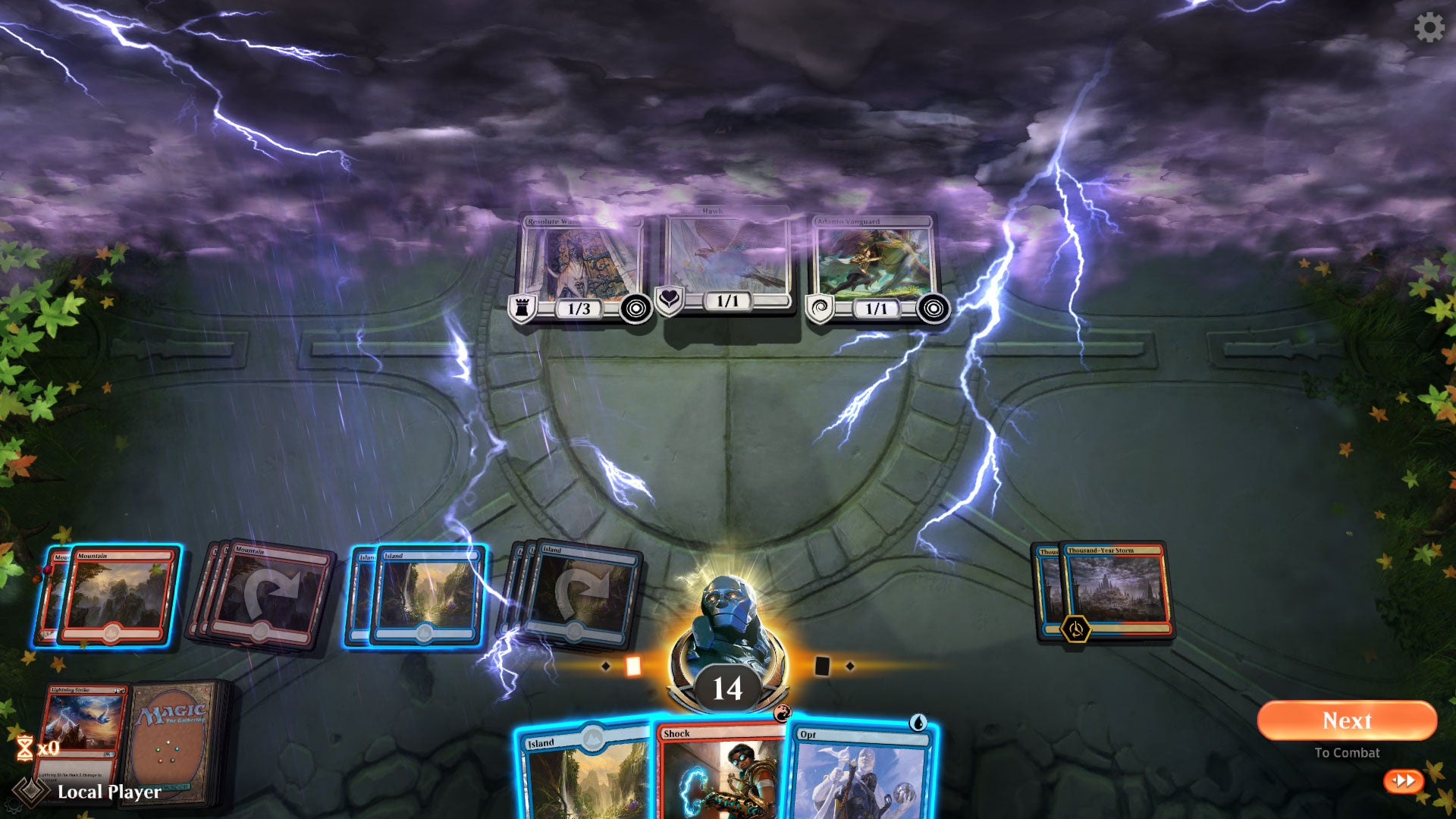
Task: Click the red mana symbol below the avatar
Action: 784,712
